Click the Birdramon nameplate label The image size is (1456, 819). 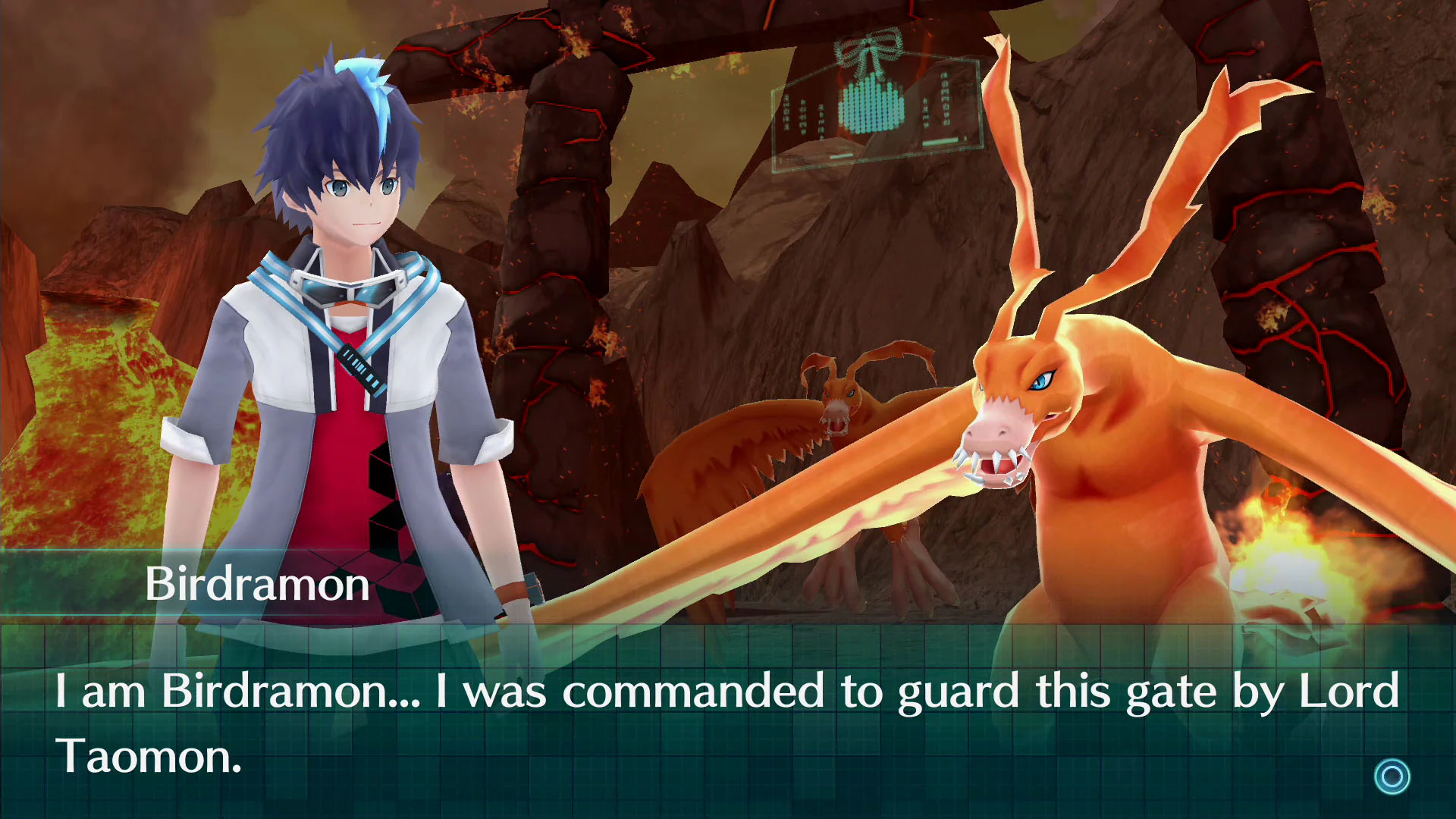coord(258,584)
